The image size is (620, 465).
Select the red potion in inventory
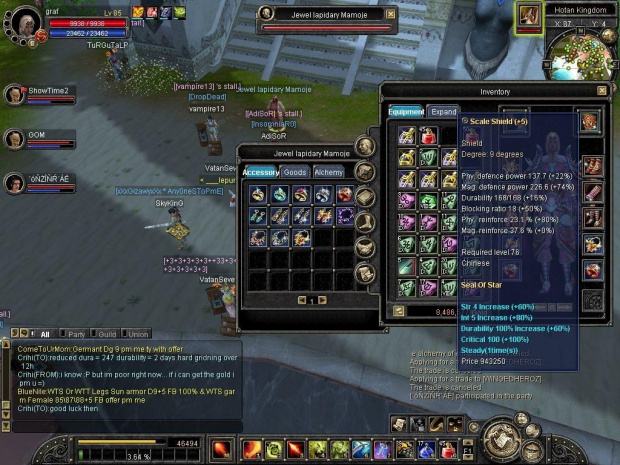429,135
